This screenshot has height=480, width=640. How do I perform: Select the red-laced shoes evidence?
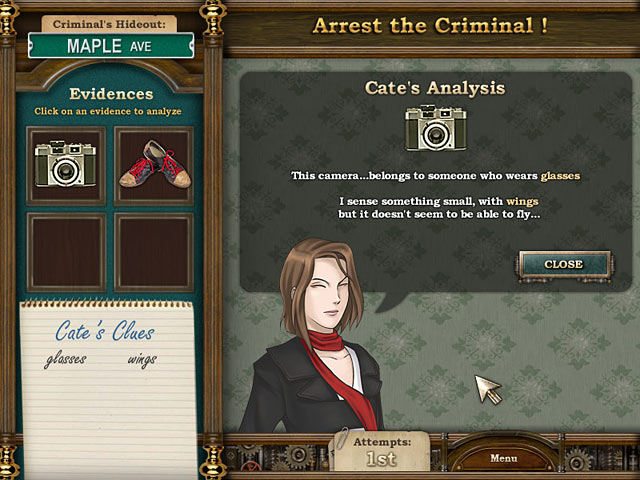pyautogui.click(x=153, y=165)
